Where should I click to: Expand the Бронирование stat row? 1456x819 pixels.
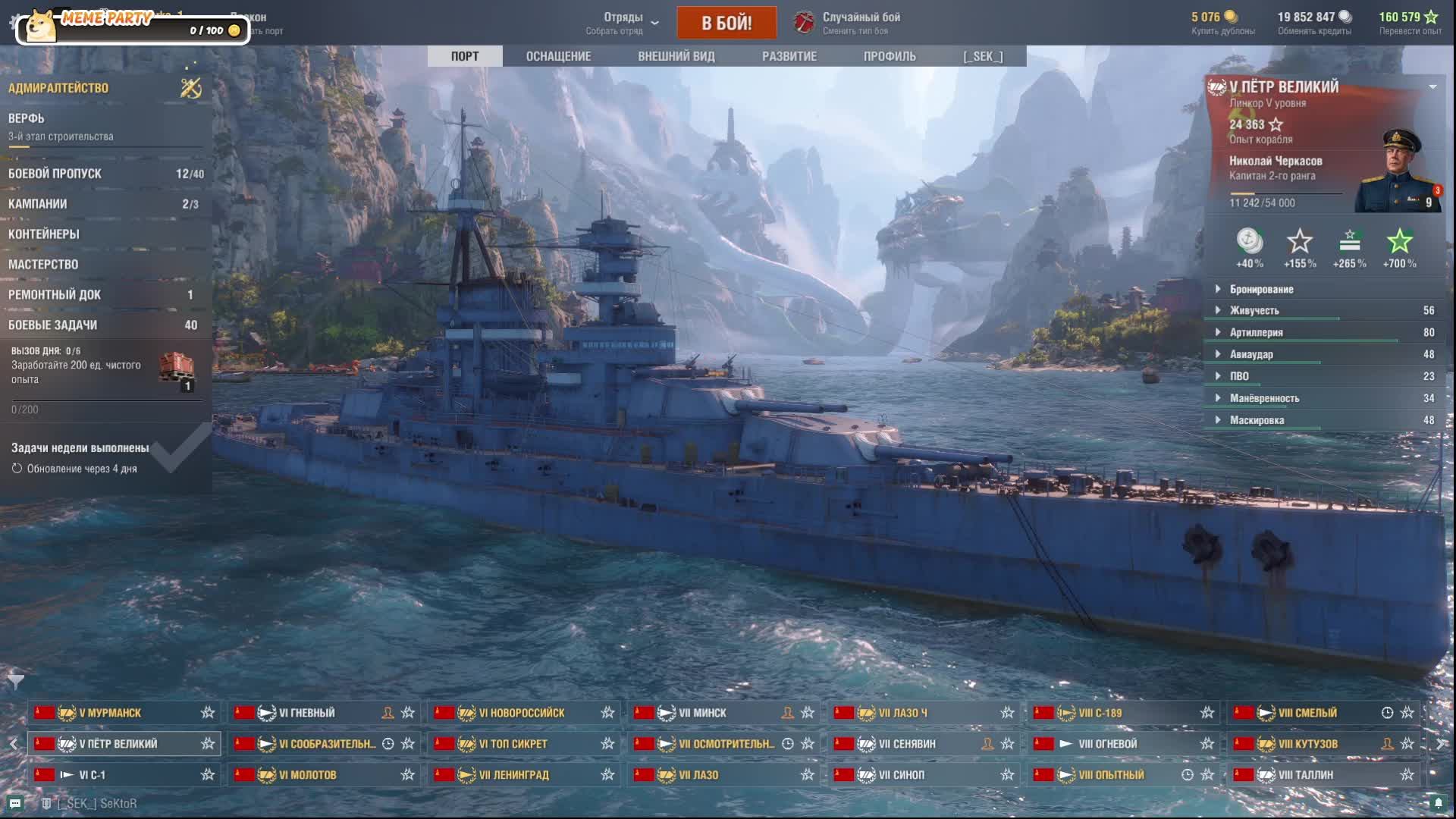1261,289
